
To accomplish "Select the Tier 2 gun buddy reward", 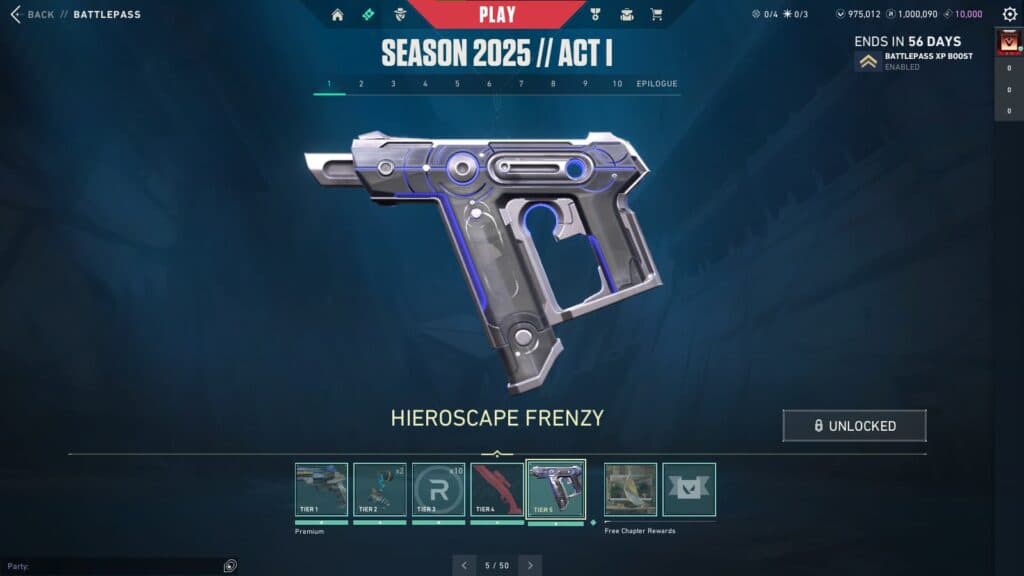I will coord(380,489).
